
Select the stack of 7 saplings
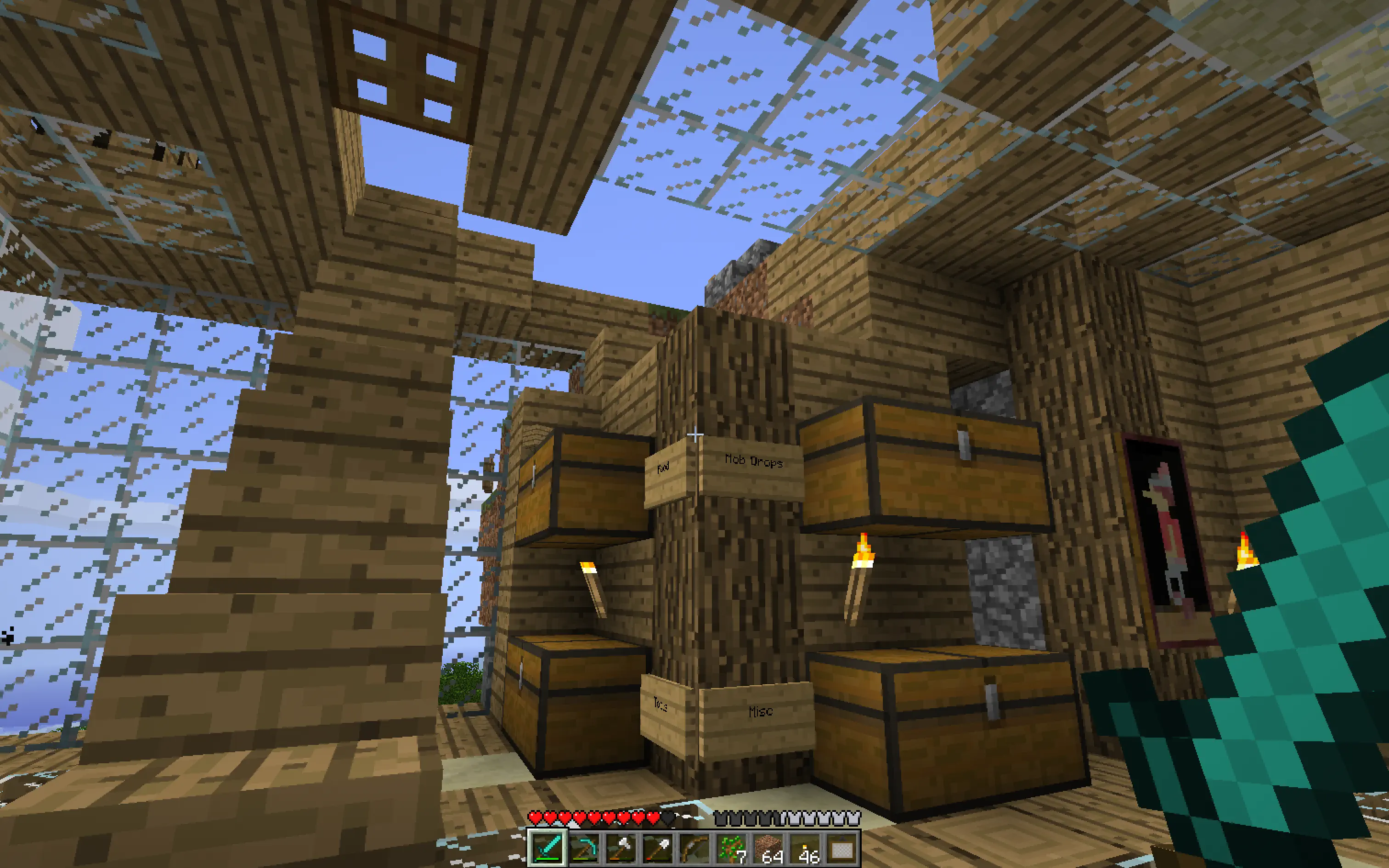(731, 849)
